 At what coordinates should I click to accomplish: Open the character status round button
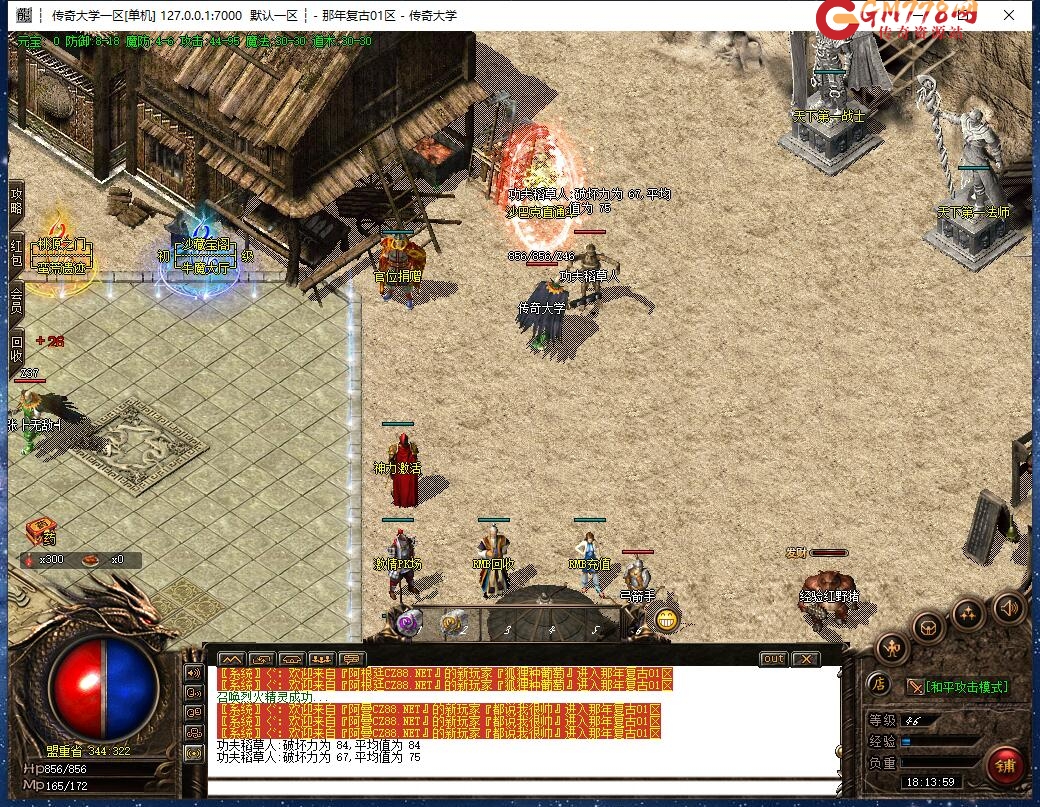[892, 649]
